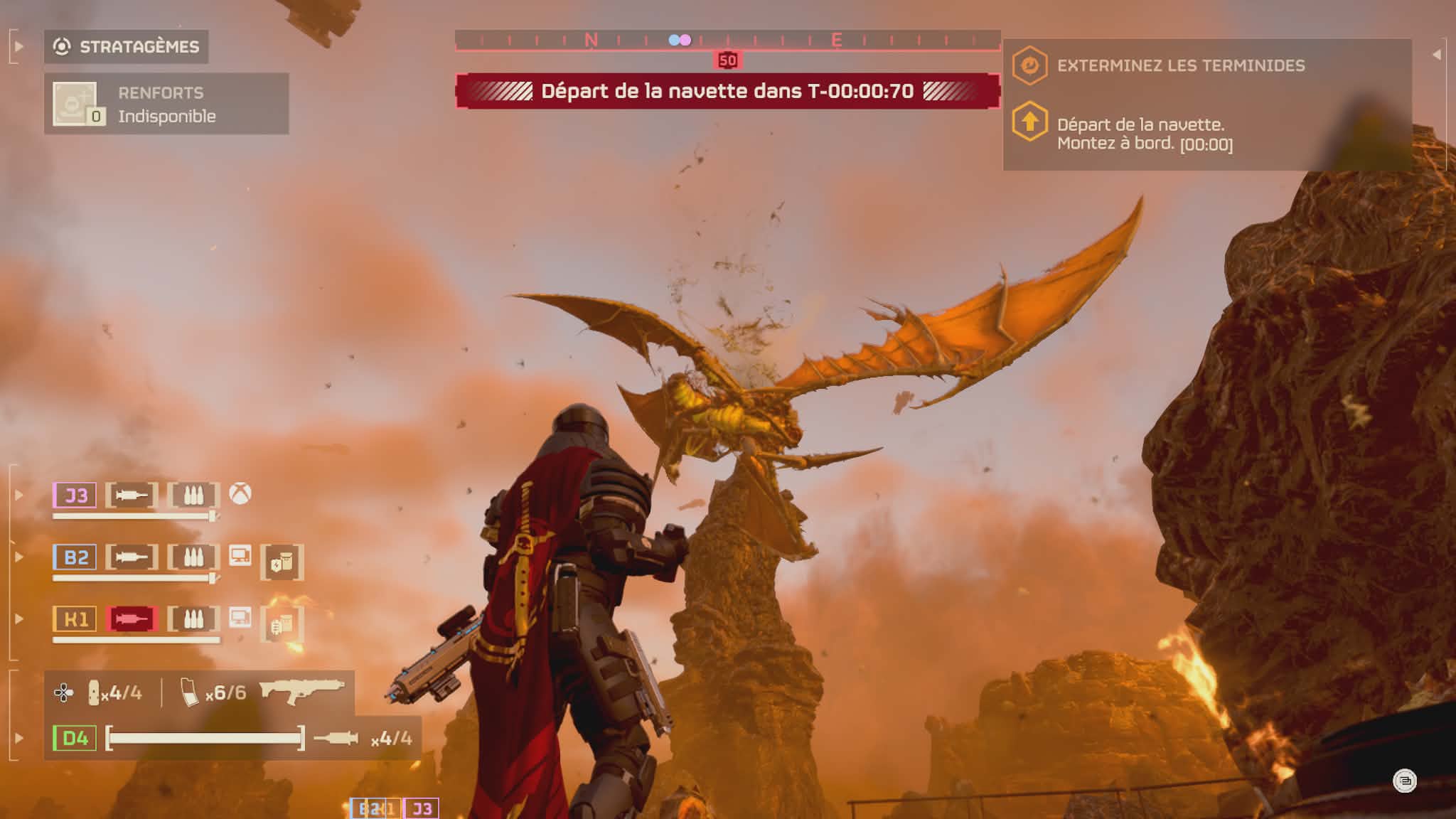Select squad member K1 tag
Image resolution: width=1456 pixels, height=819 pixels.
(x=75, y=619)
